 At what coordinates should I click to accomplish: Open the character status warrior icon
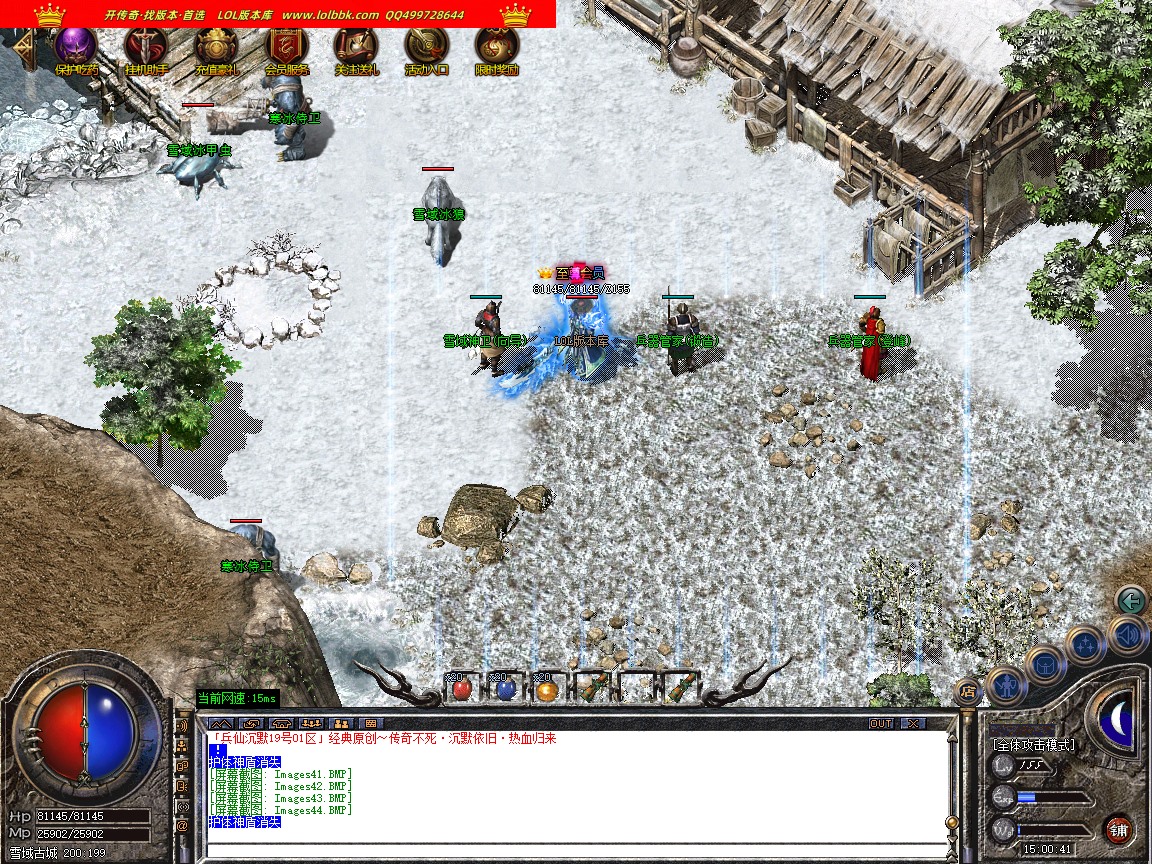(x=1005, y=685)
